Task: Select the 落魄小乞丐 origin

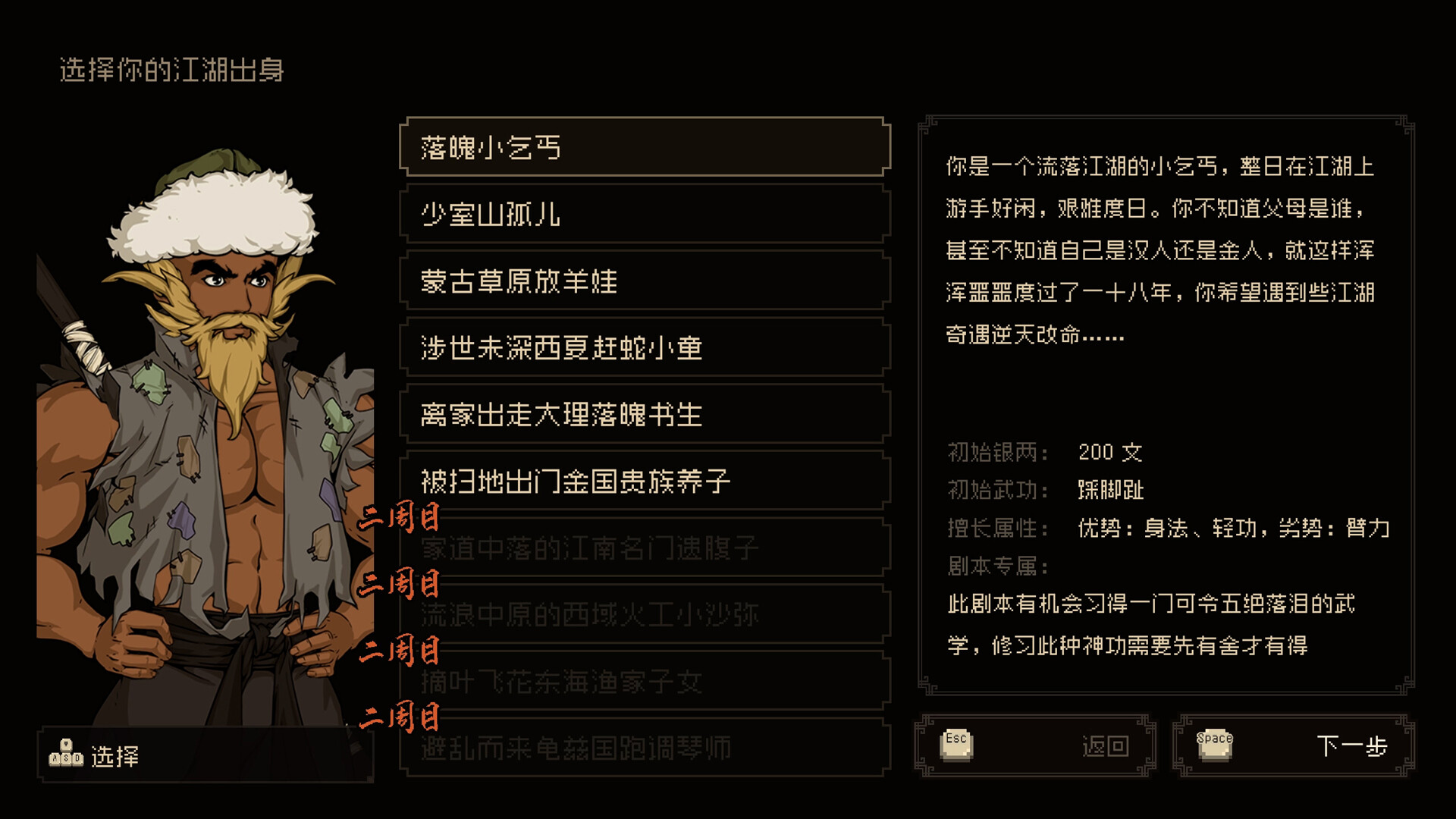Action: pyautogui.click(x=645, y=148)
